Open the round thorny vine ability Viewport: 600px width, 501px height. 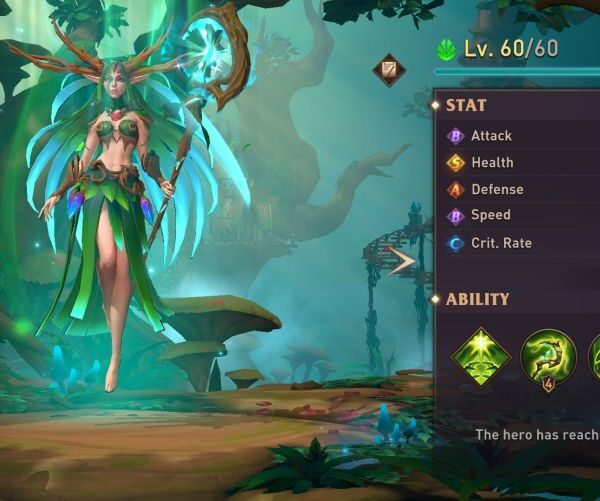[548, 357]
